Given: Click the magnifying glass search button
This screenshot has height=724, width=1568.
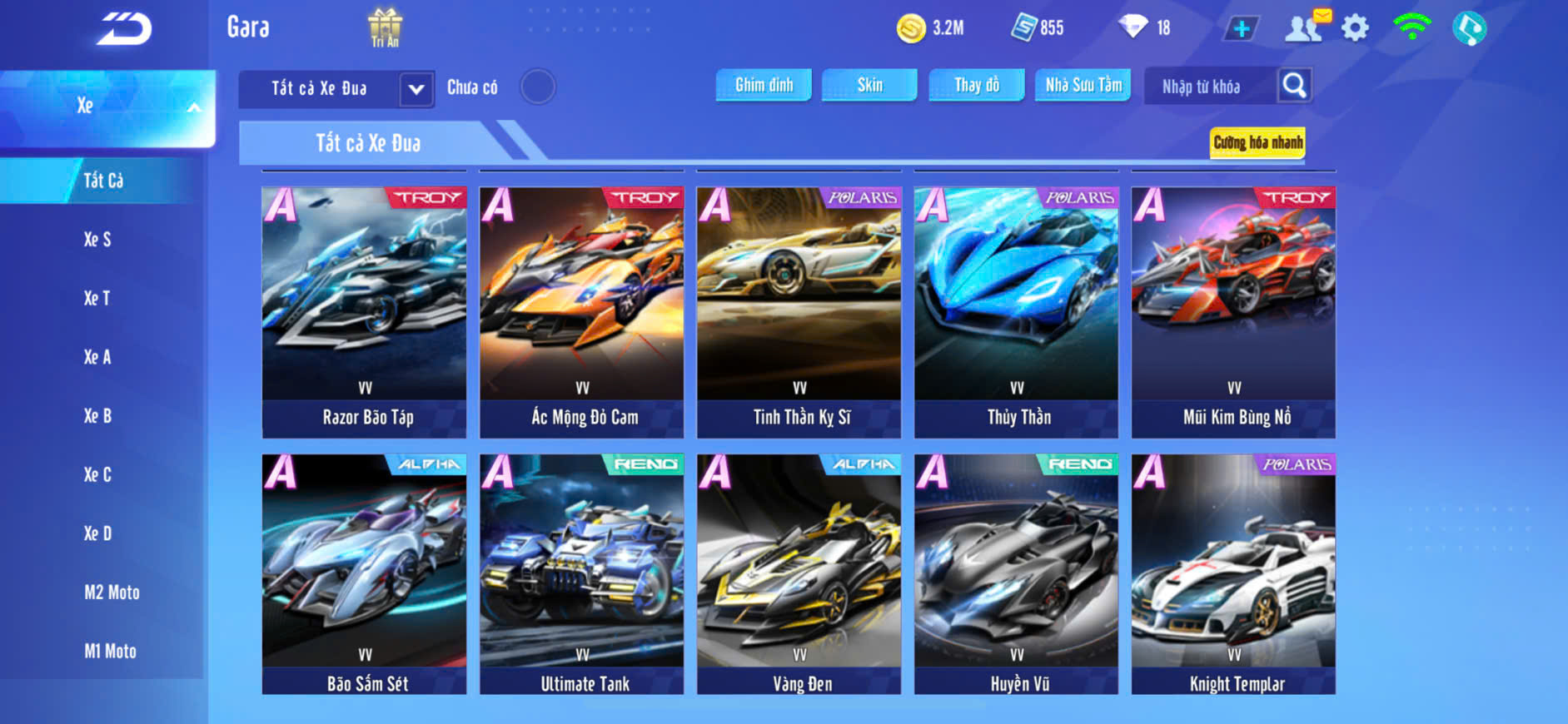Looking at the screenshot, I should point(1294,86).
